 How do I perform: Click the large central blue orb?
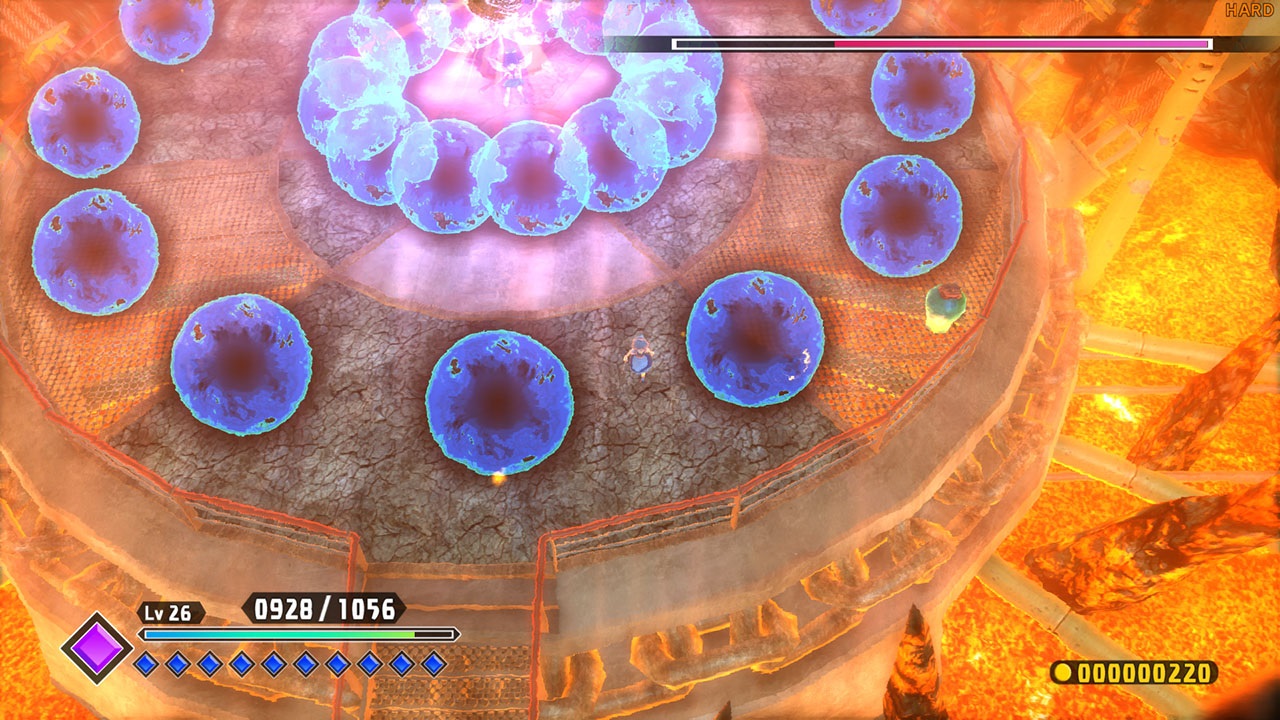click(x=500, y=405)
